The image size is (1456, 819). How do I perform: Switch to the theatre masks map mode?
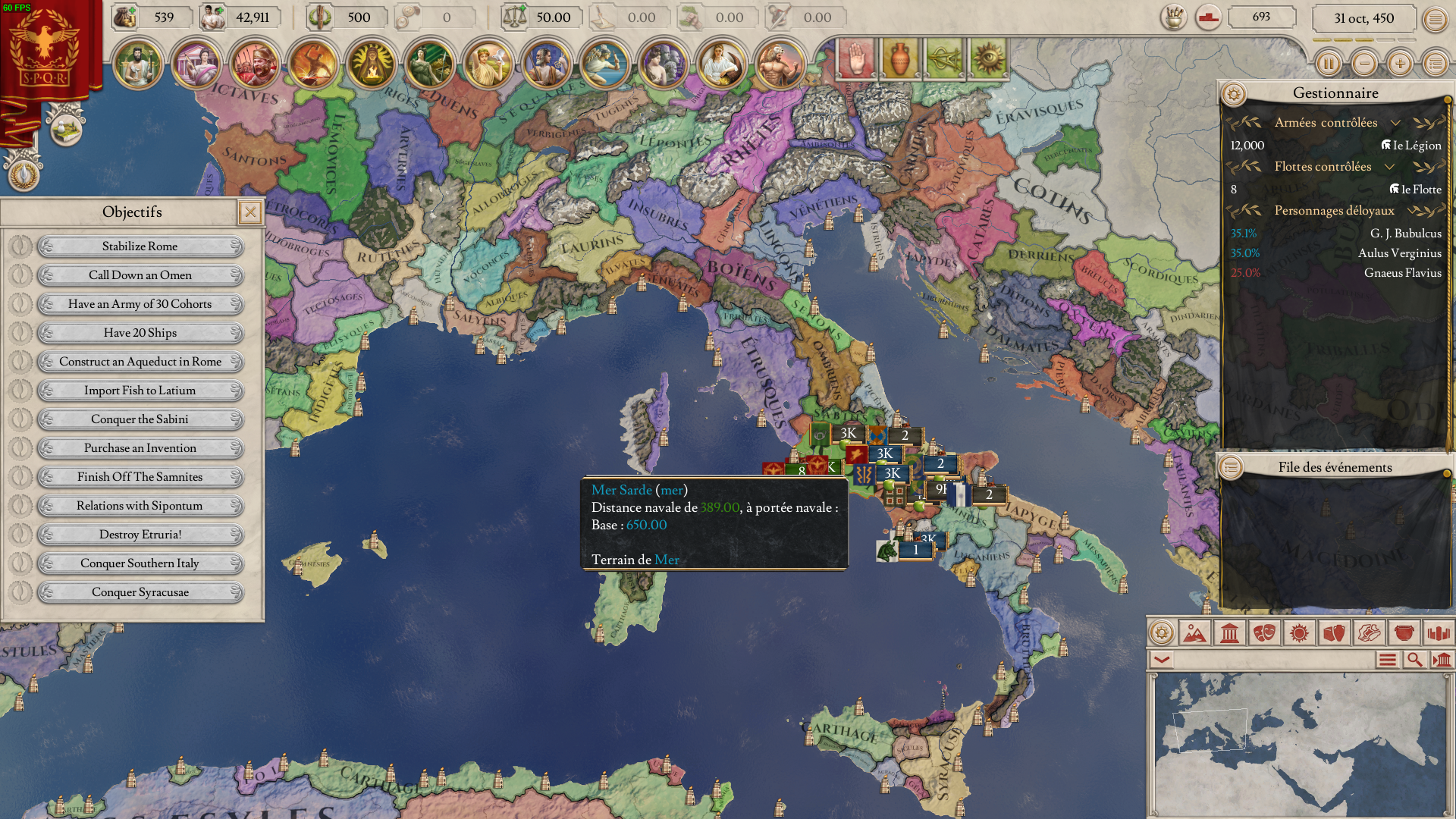[1264, 632]
